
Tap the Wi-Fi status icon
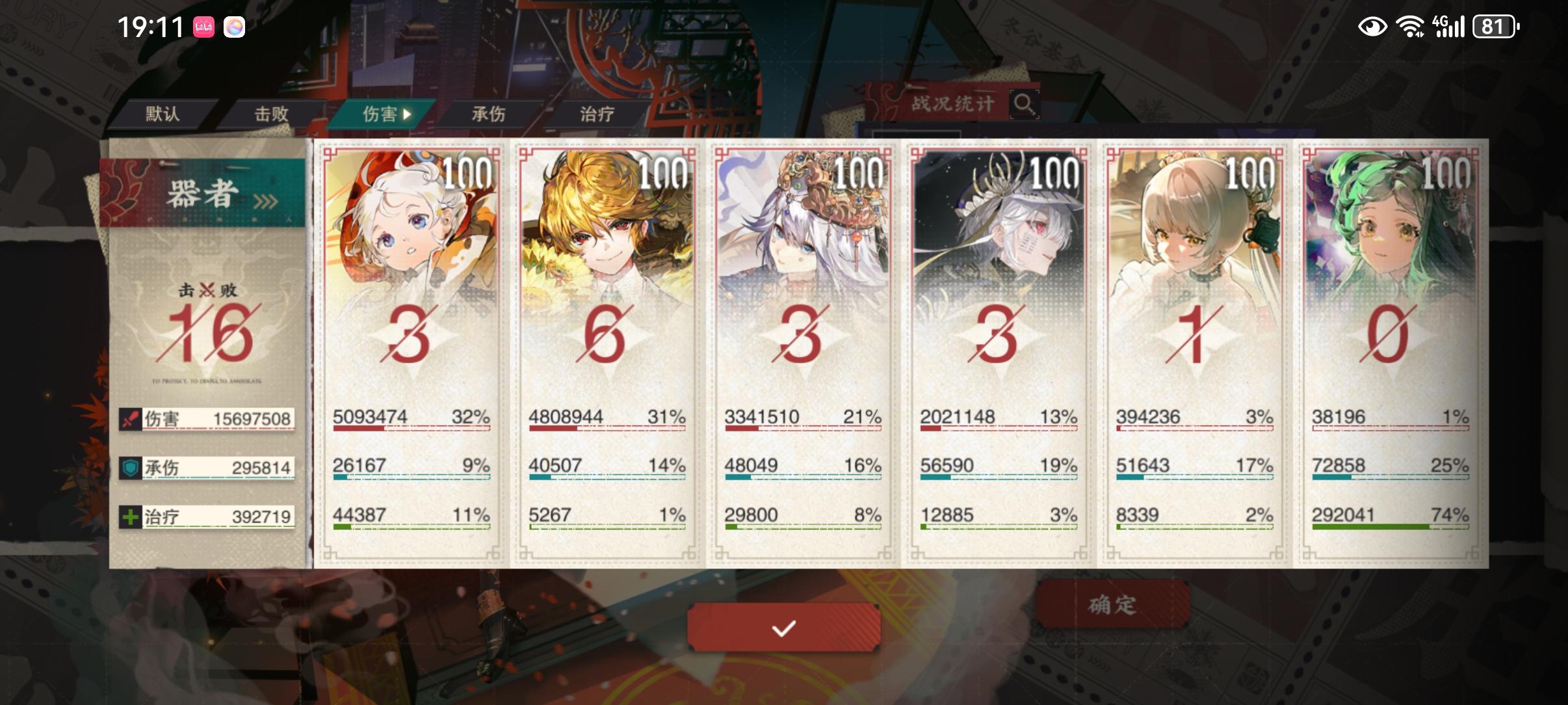pos(1411,27)
